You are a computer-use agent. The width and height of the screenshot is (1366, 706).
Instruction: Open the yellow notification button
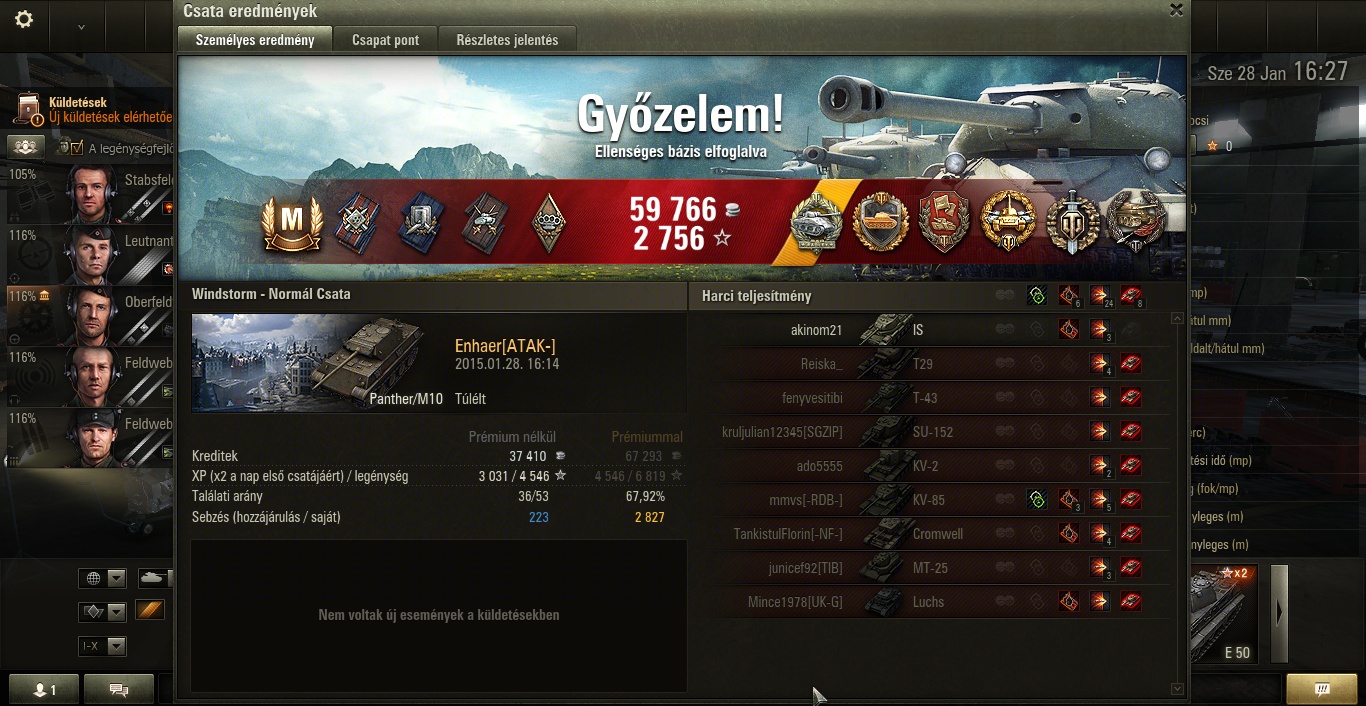[1320, 689]
